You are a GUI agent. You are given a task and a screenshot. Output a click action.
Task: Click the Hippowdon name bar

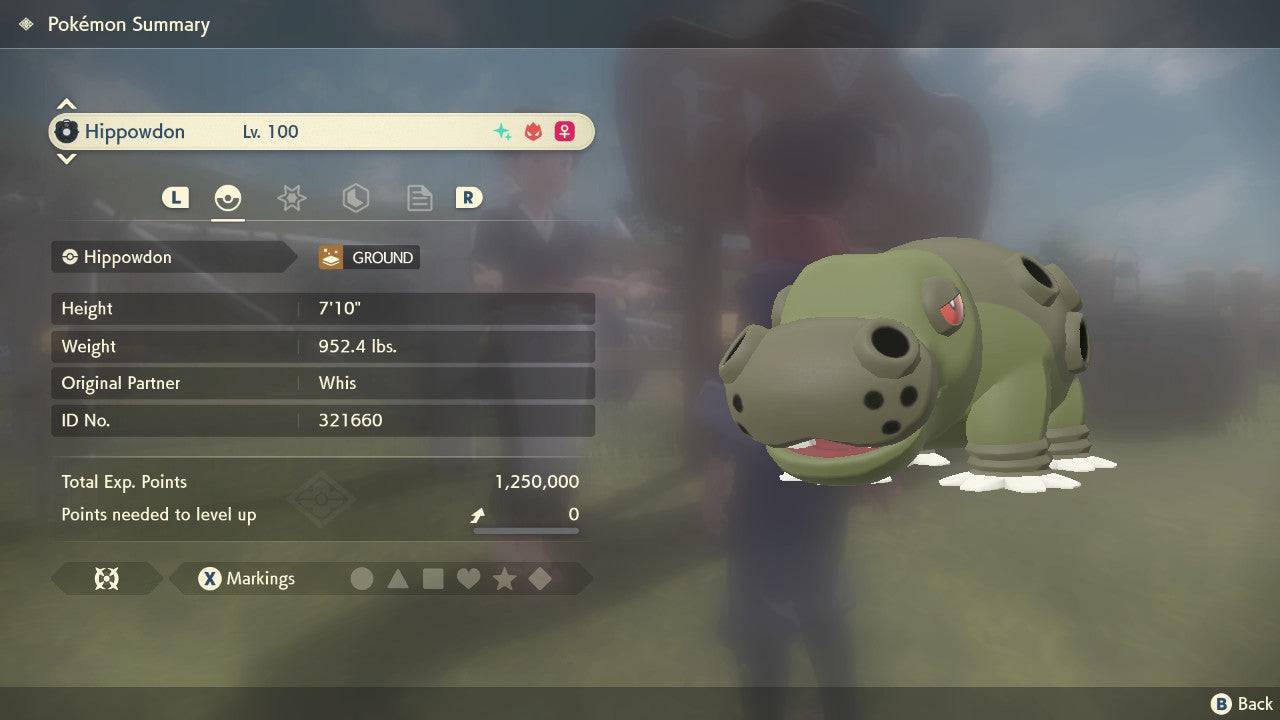(x=322, y=132)
